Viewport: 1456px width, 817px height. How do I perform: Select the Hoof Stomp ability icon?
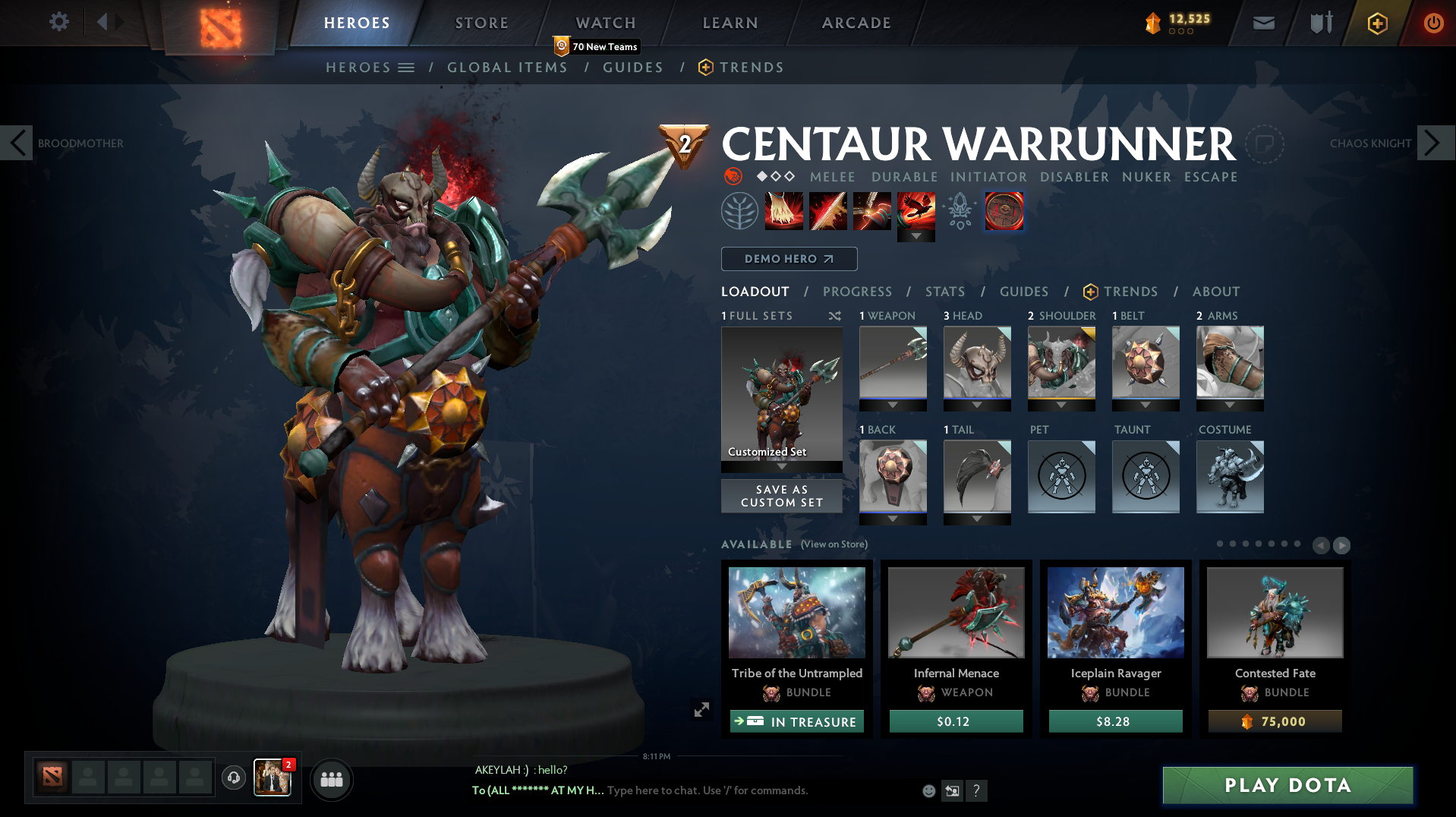(x=783, y=211)
